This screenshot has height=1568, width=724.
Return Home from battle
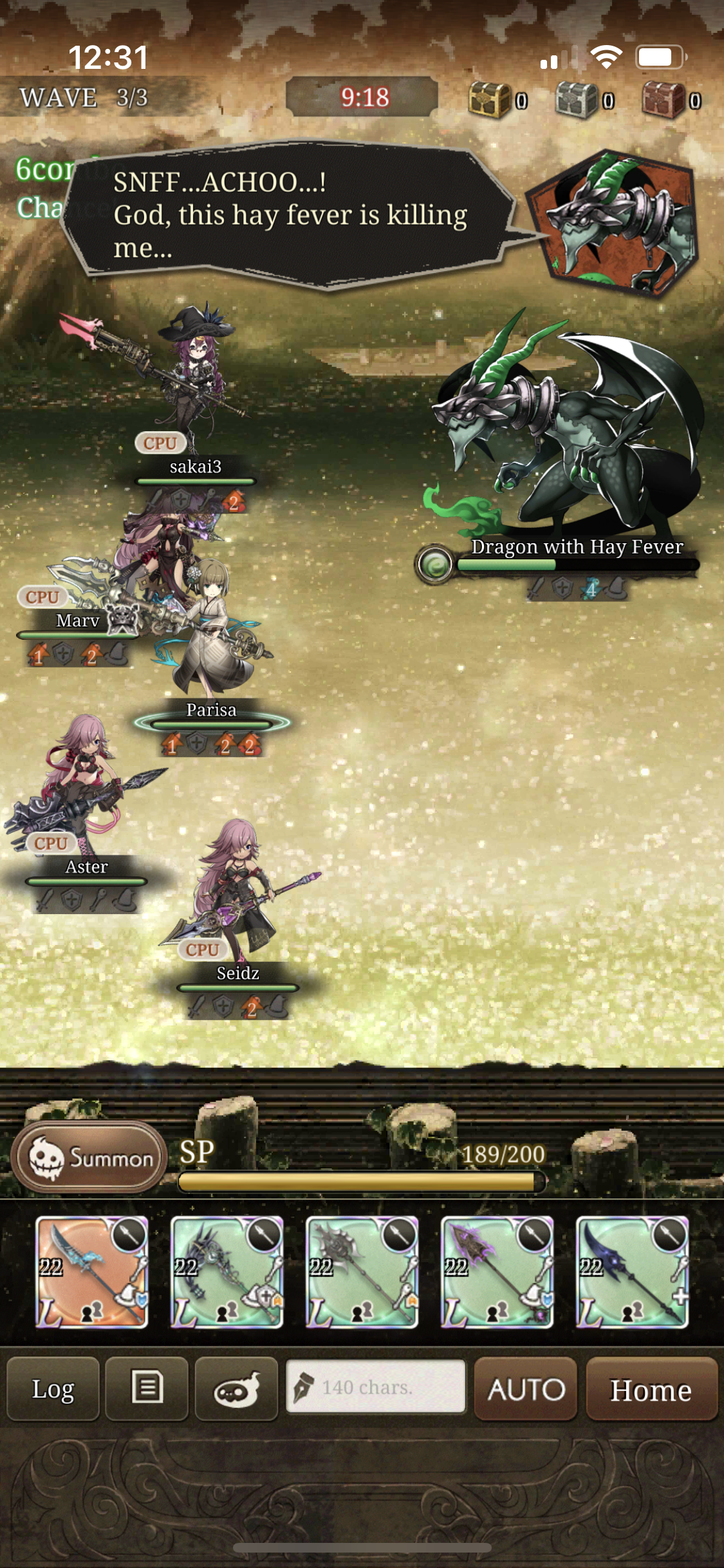(x=651, y=1388)
